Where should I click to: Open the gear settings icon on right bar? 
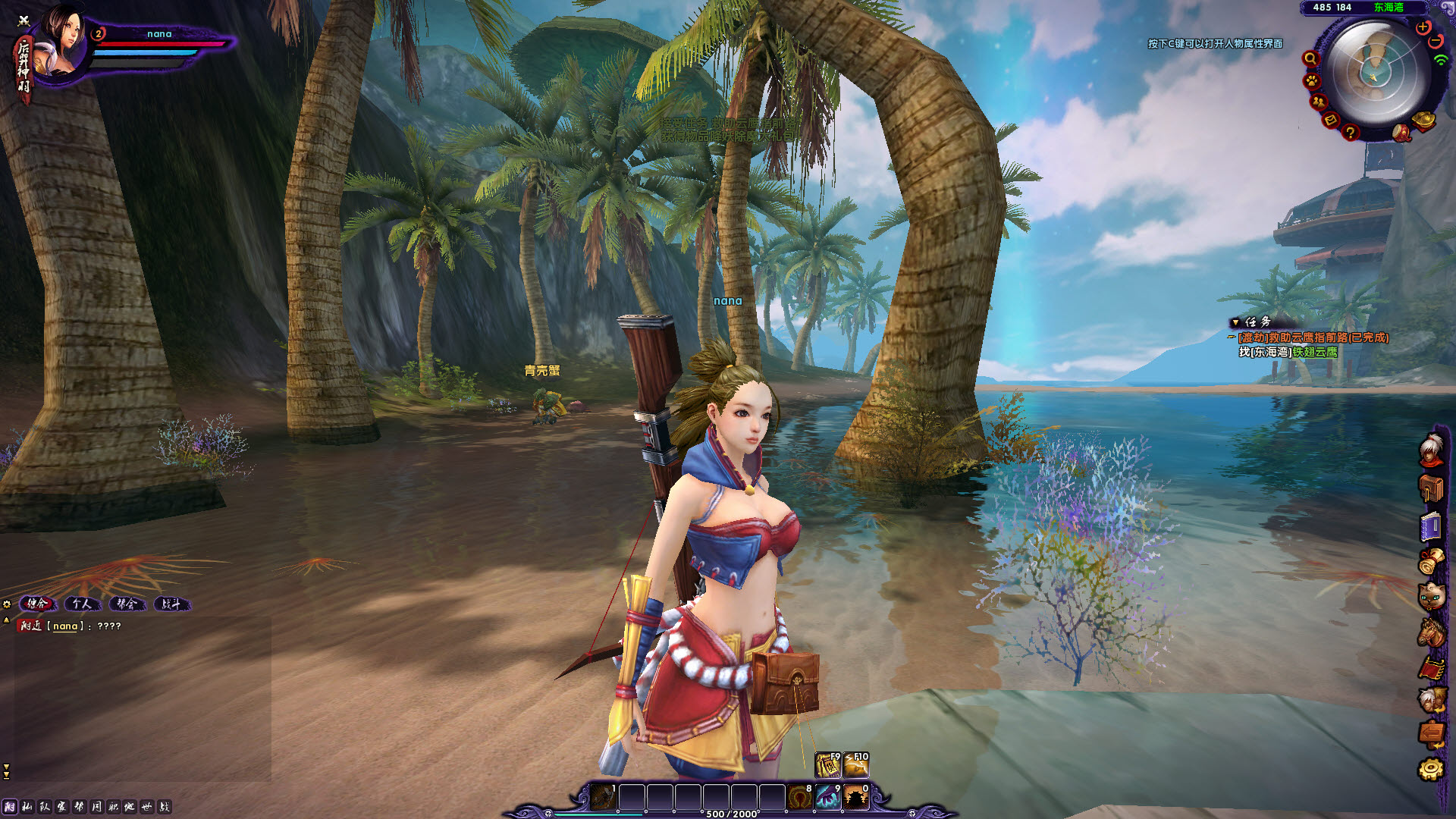tap(1431, 769)
